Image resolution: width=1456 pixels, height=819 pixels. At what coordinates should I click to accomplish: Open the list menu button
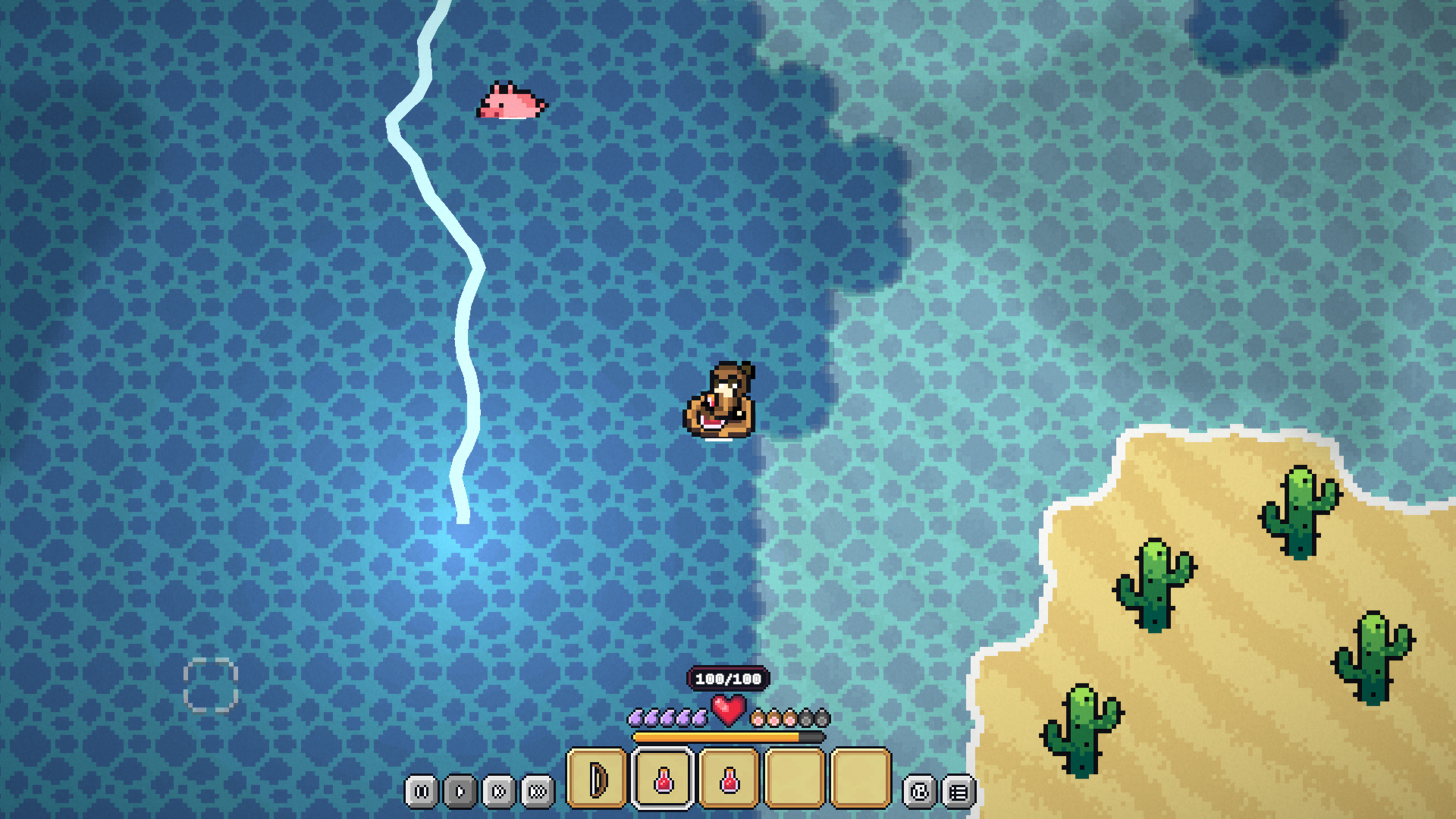click(x=959, y=792)
